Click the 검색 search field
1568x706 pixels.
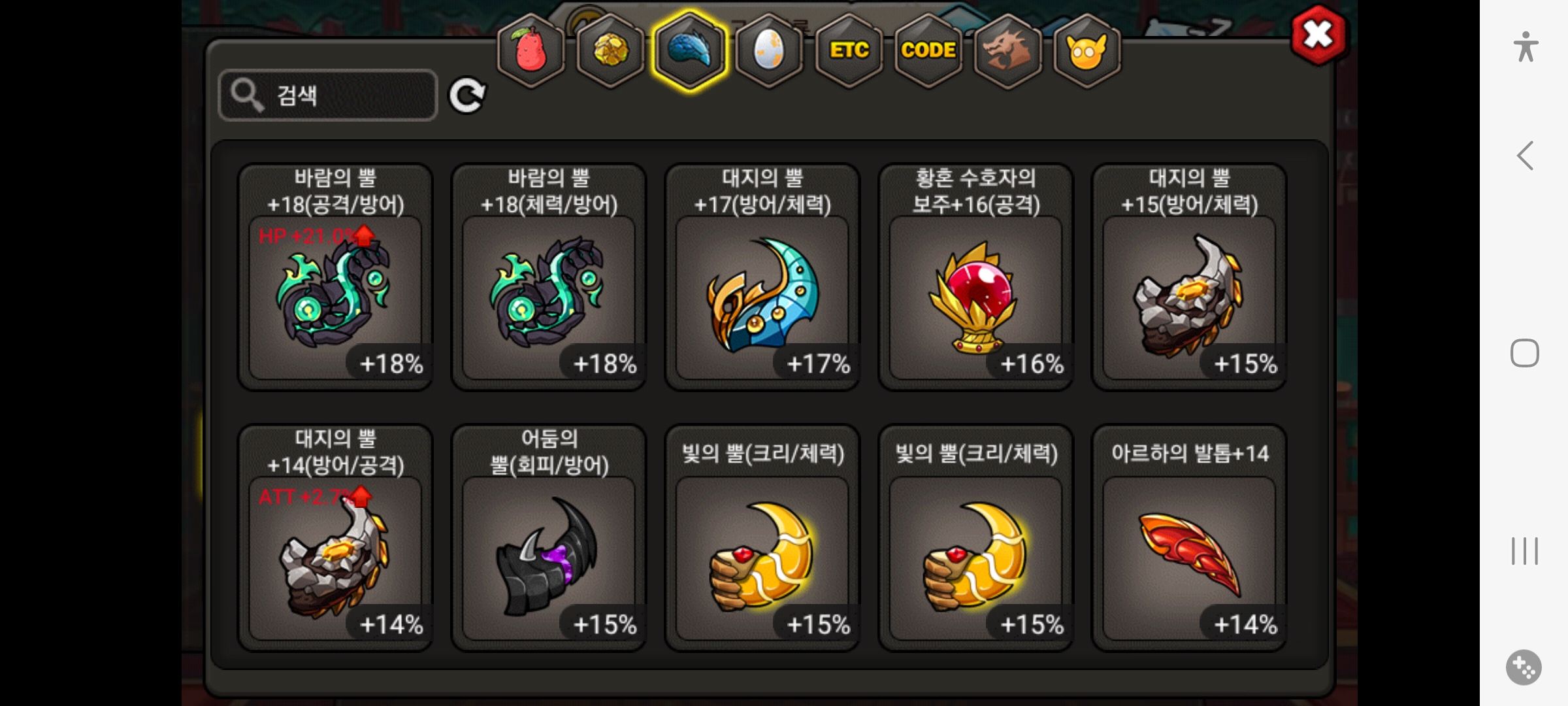point(328,95)
